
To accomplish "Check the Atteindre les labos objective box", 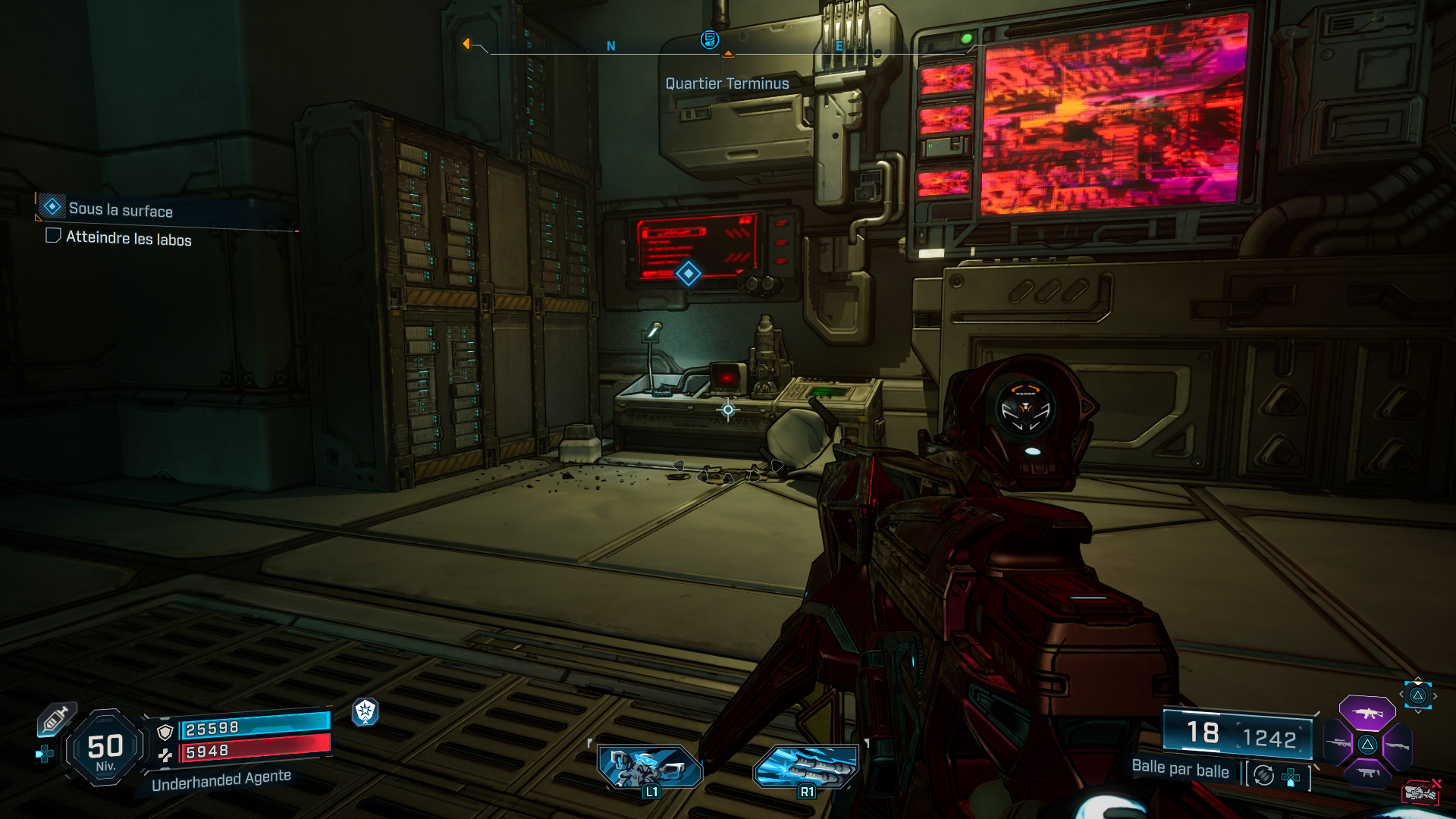I will 52,237.
